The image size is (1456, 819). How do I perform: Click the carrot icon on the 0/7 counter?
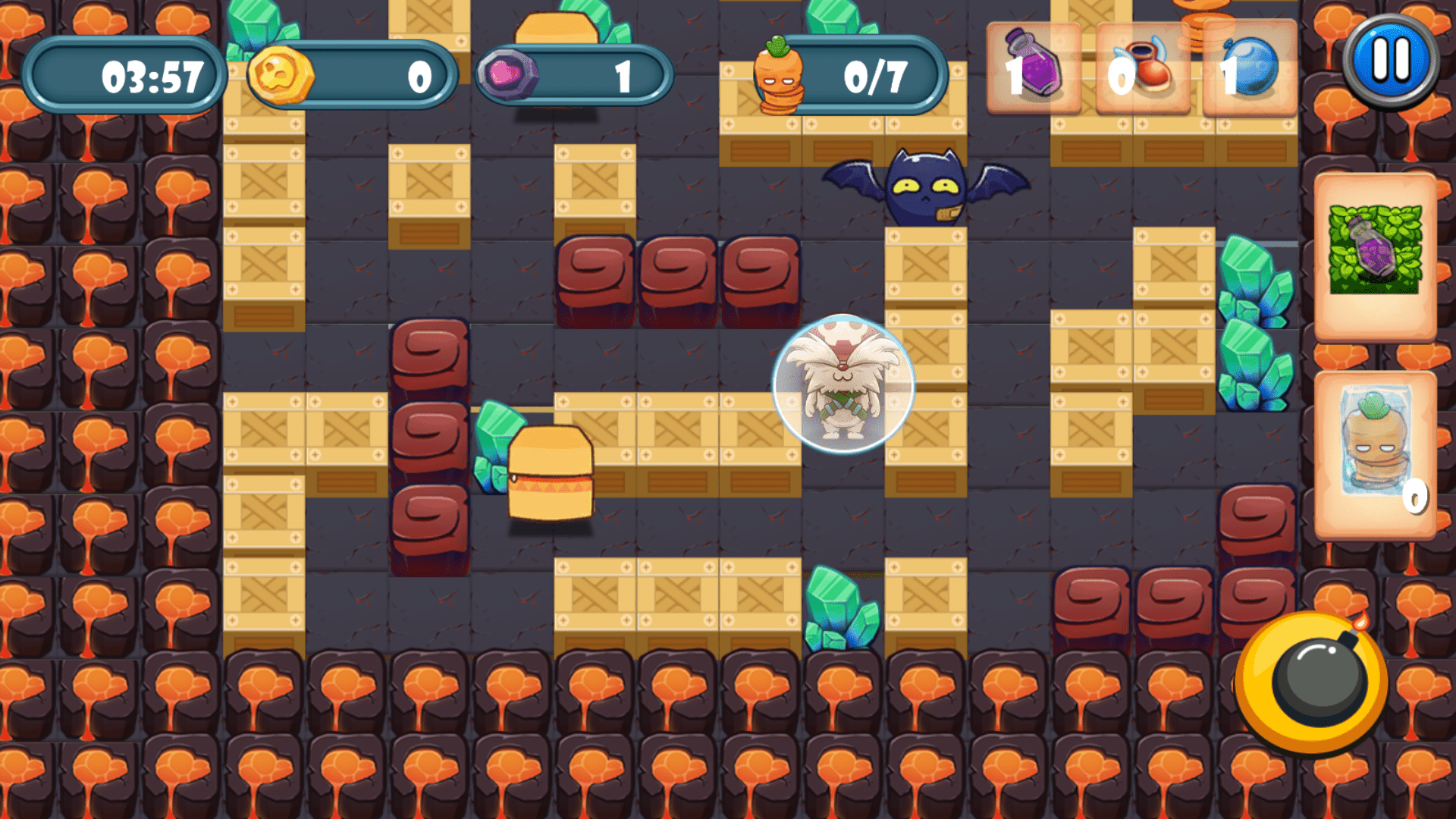point(780,76)
